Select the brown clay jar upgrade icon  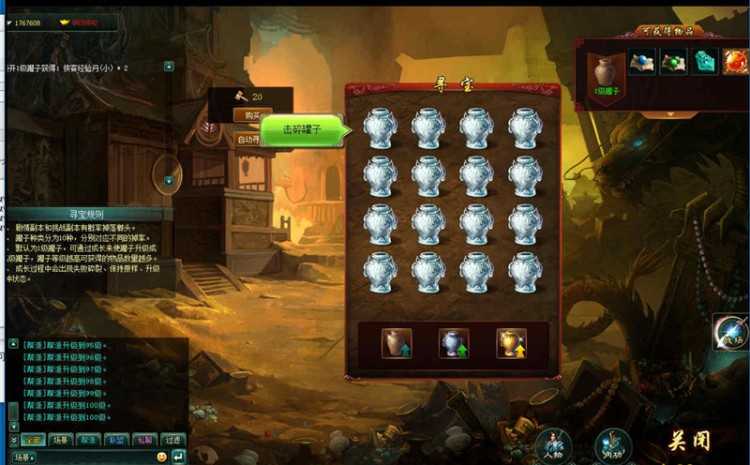point(397,343)
